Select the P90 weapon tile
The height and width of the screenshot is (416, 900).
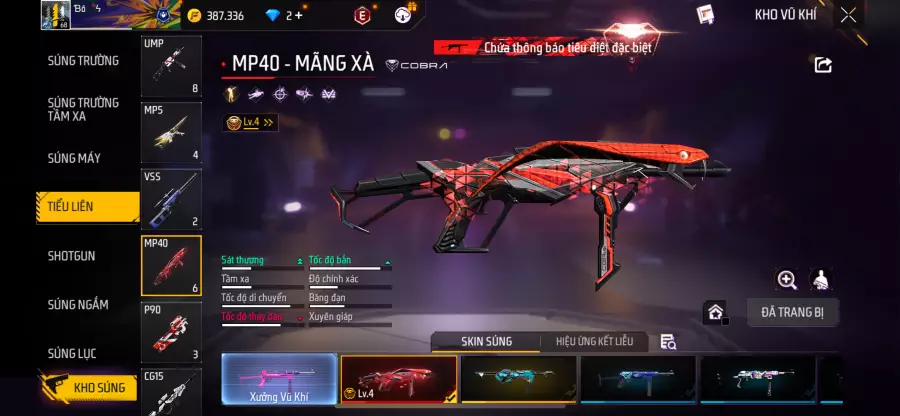tap(171, 331)
